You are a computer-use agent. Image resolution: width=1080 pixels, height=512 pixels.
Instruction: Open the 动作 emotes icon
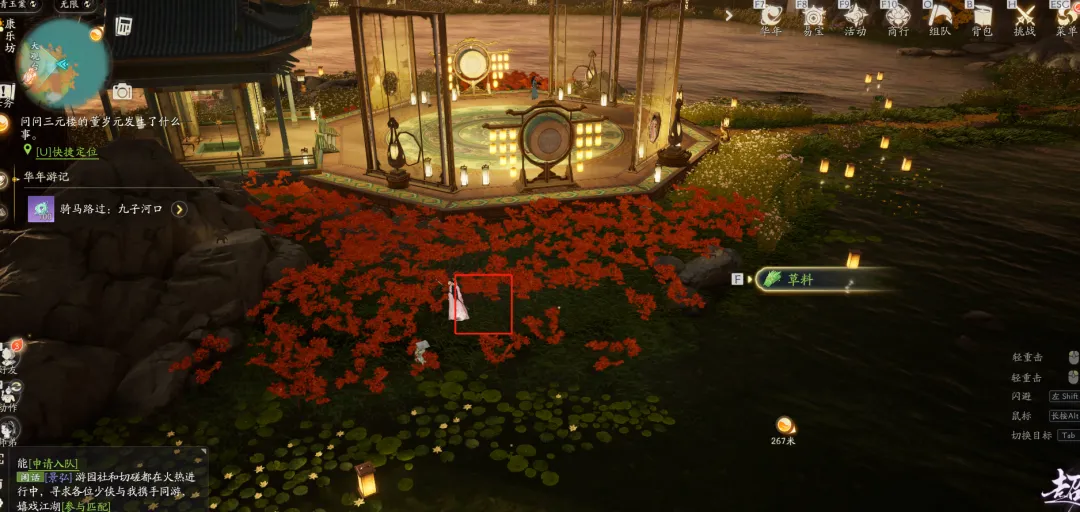(x=10, y=393)
